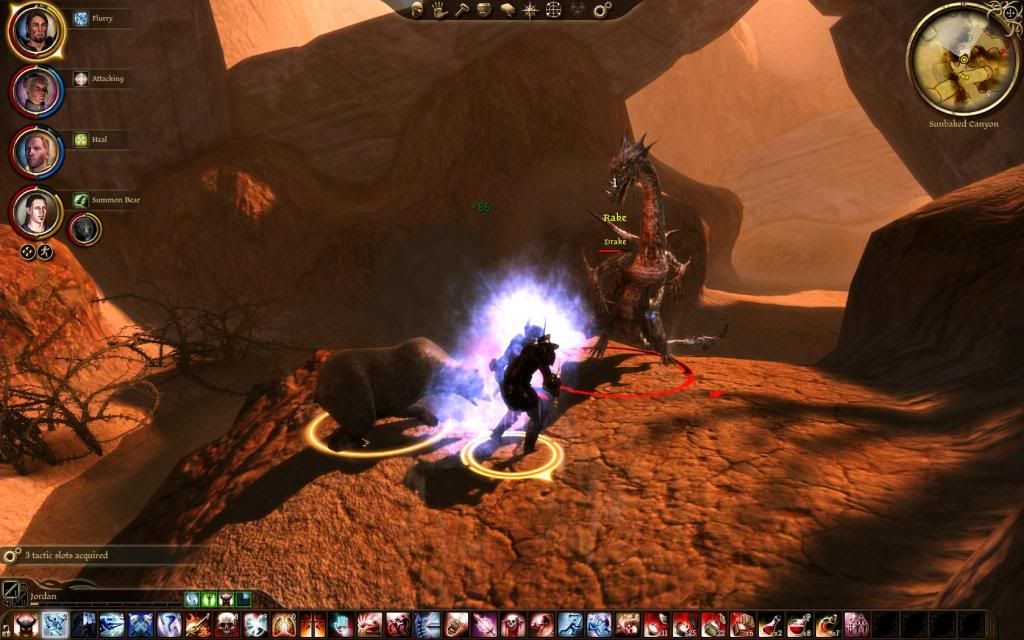This screenshot has width=1024, height=640.
Task: Select the summoned bear pet portrait
Action: [x=83, y=229]
